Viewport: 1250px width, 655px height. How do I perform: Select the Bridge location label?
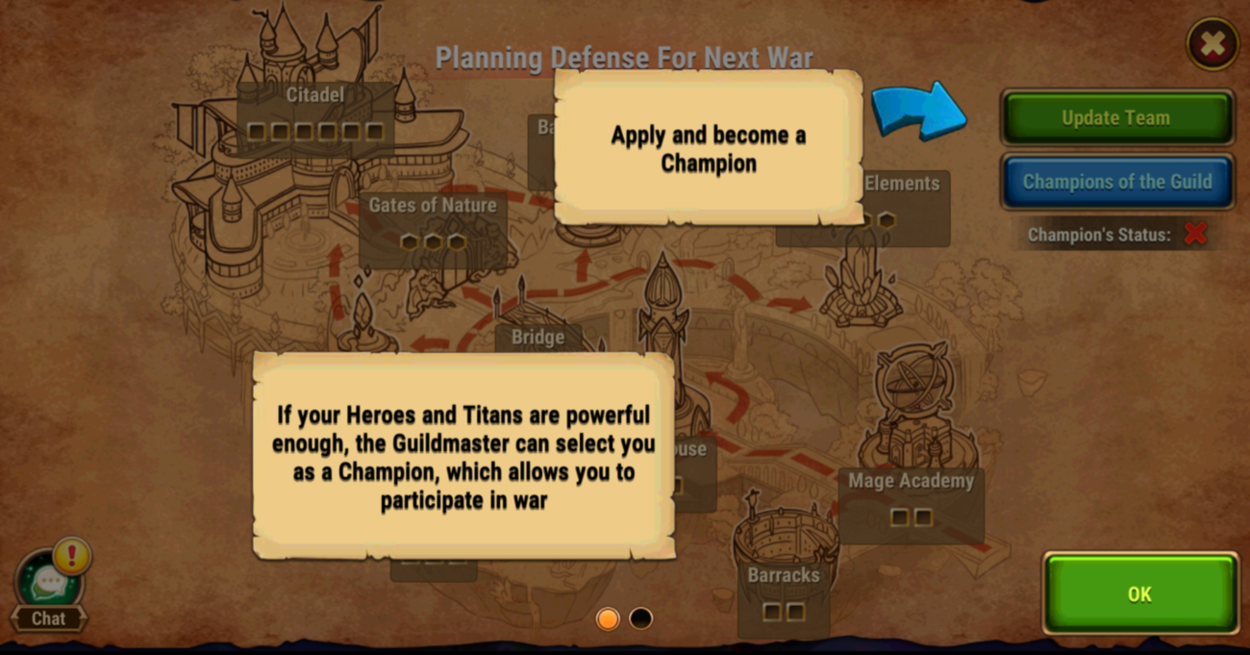(538, 338)
